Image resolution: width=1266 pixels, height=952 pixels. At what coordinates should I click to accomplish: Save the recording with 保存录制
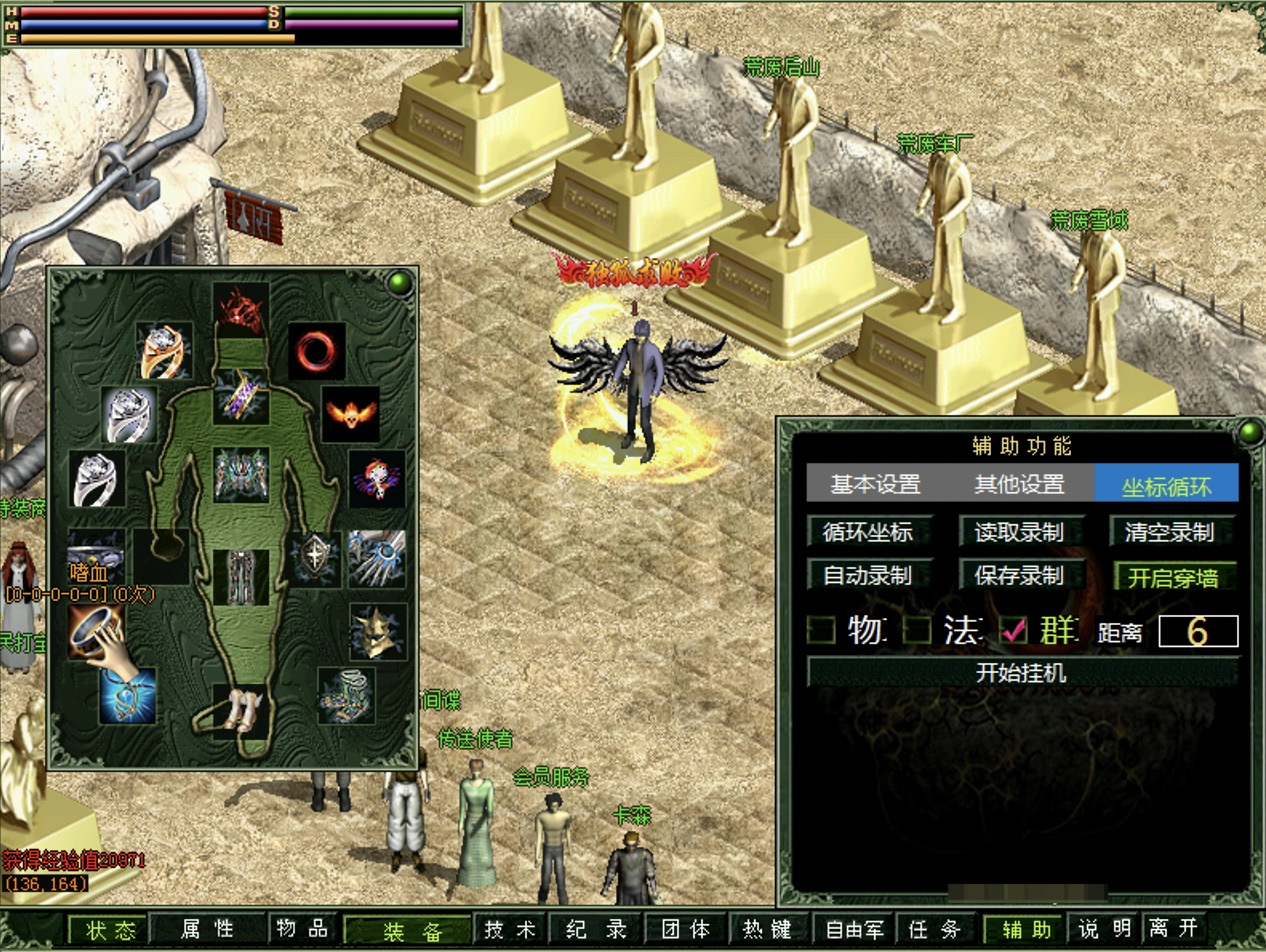1019,576
